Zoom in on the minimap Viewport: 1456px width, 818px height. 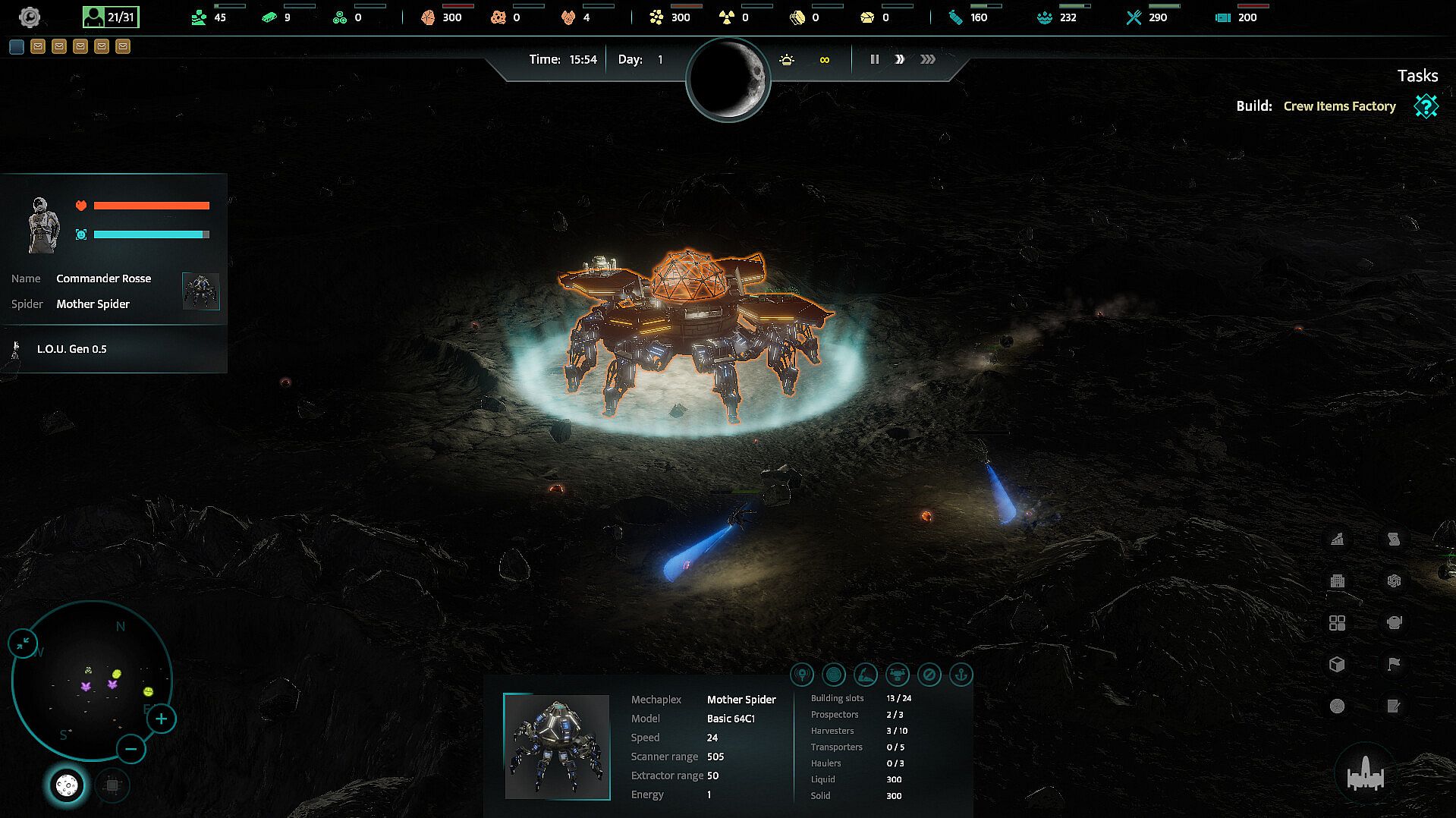161,719
